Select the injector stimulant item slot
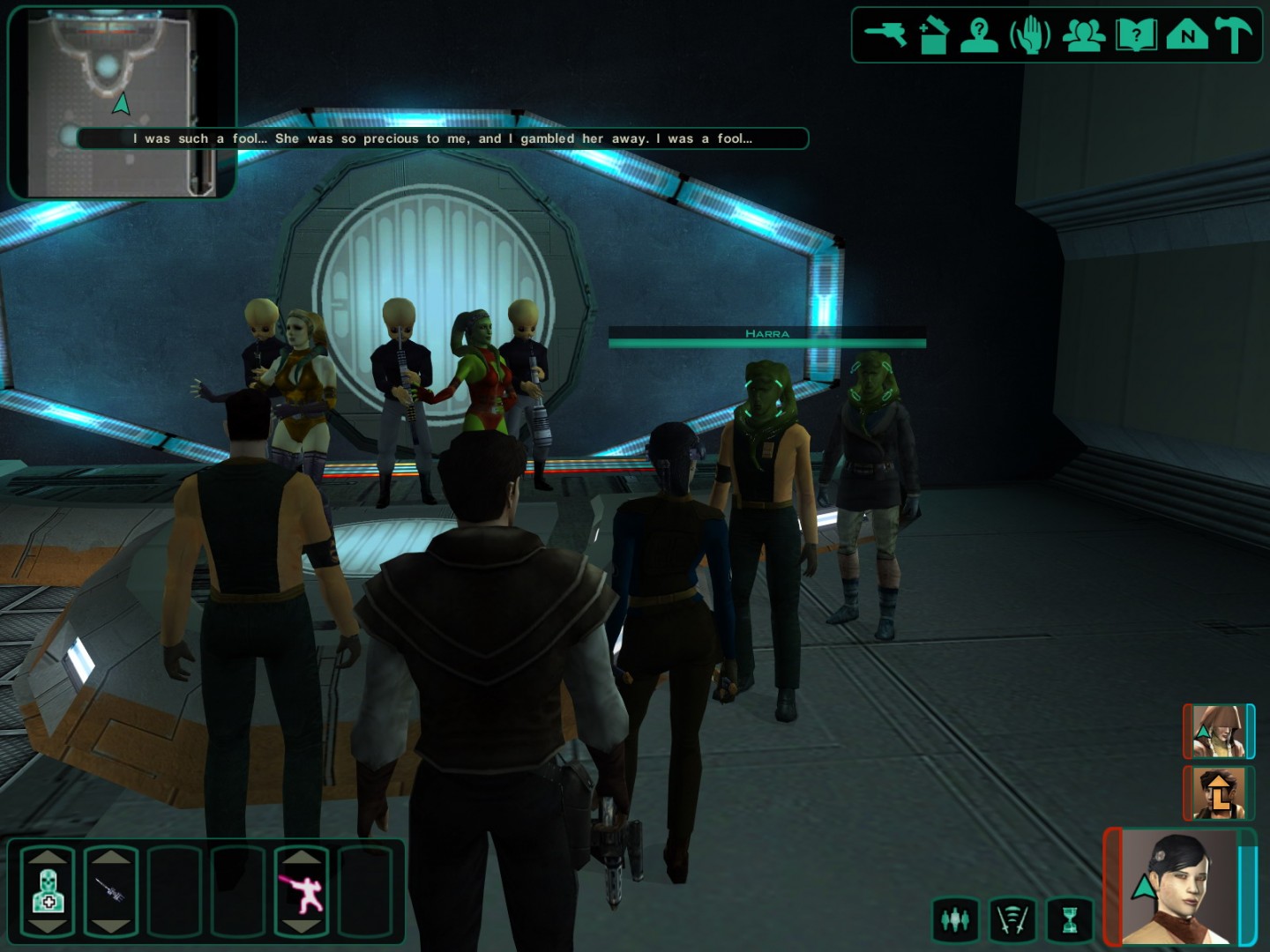Screen dimensions: 1270x952 tap(111, 892)
